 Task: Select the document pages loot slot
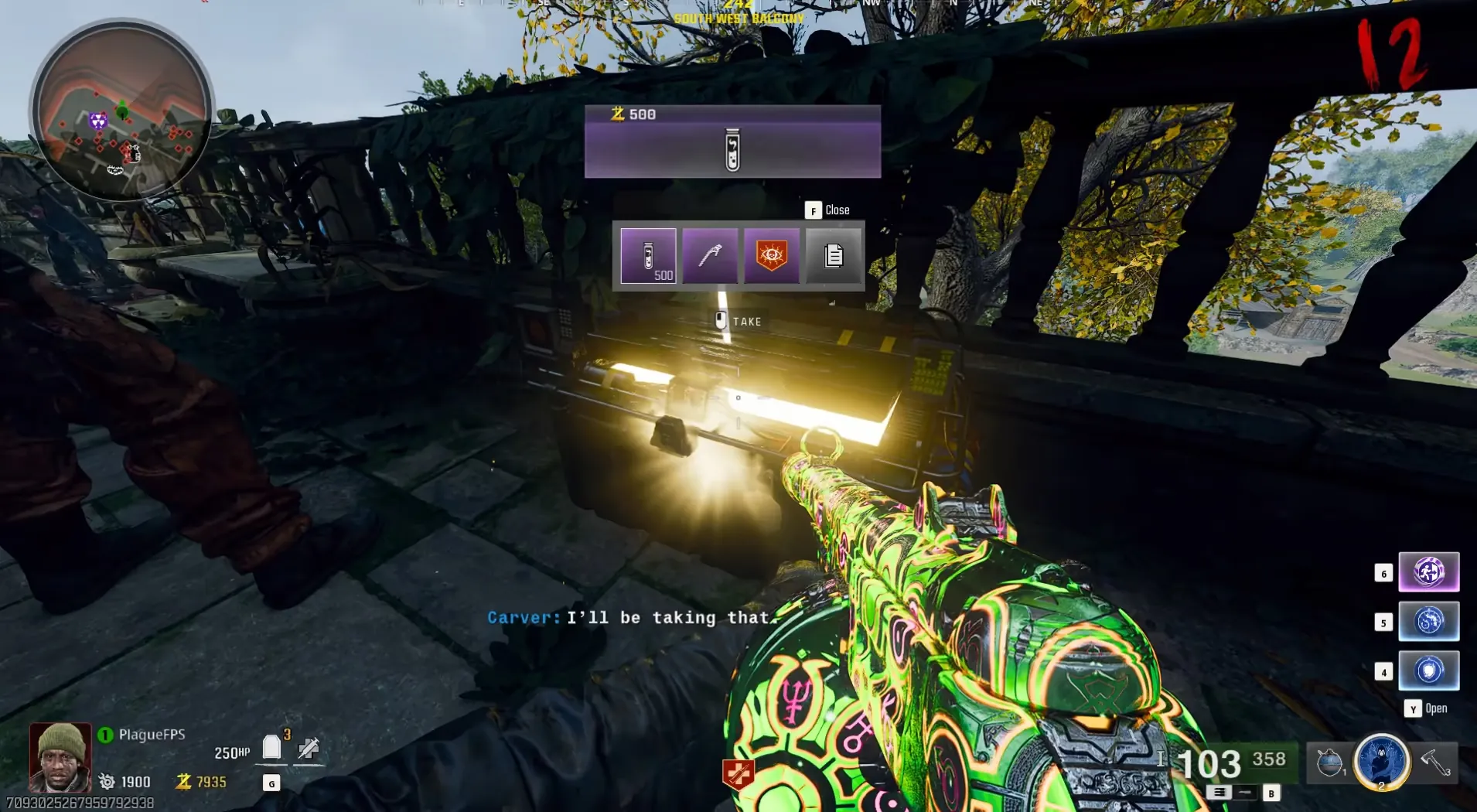click(833, 255)
